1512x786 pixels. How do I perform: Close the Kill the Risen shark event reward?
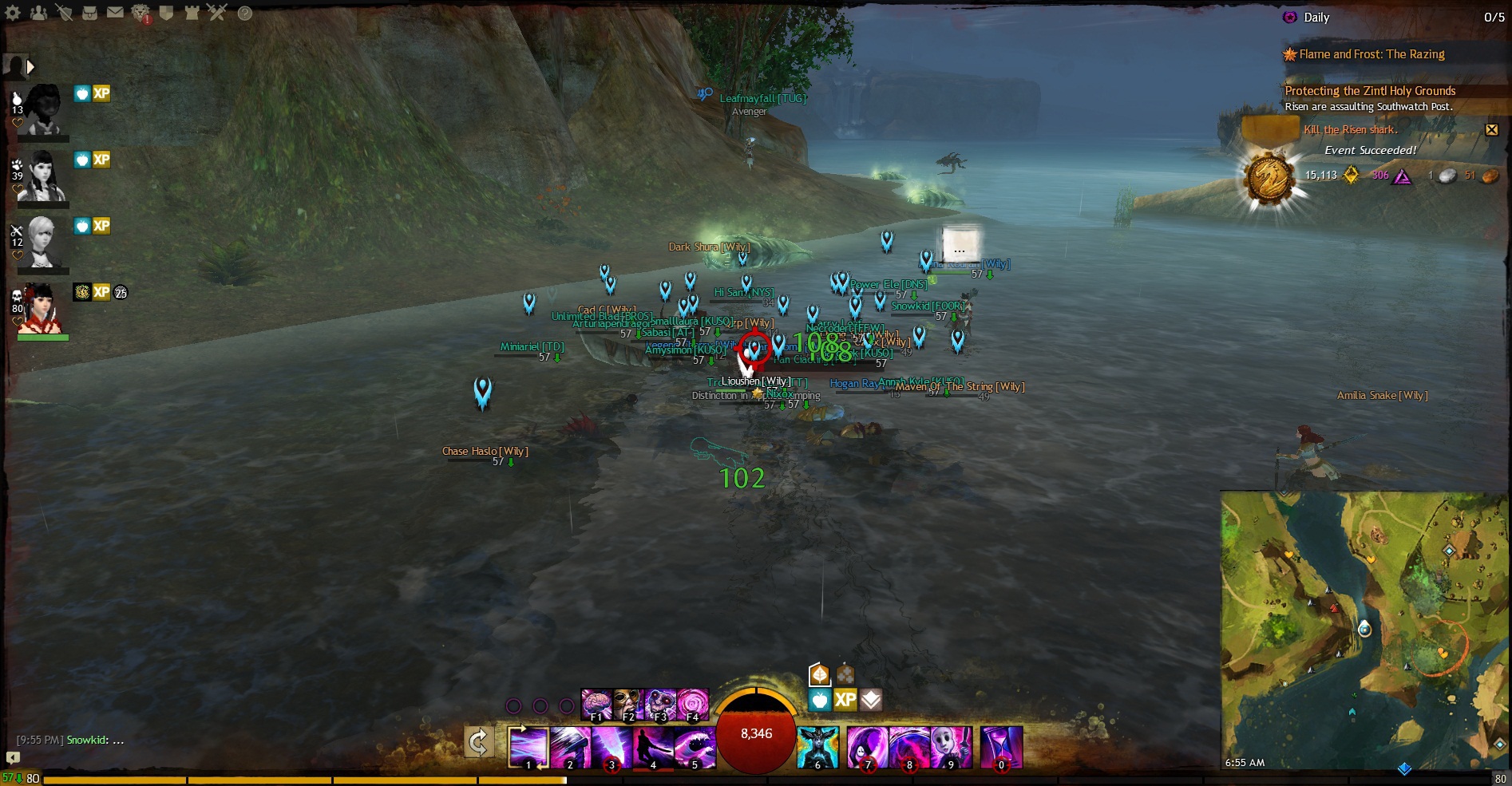(x=1491, y=129)
